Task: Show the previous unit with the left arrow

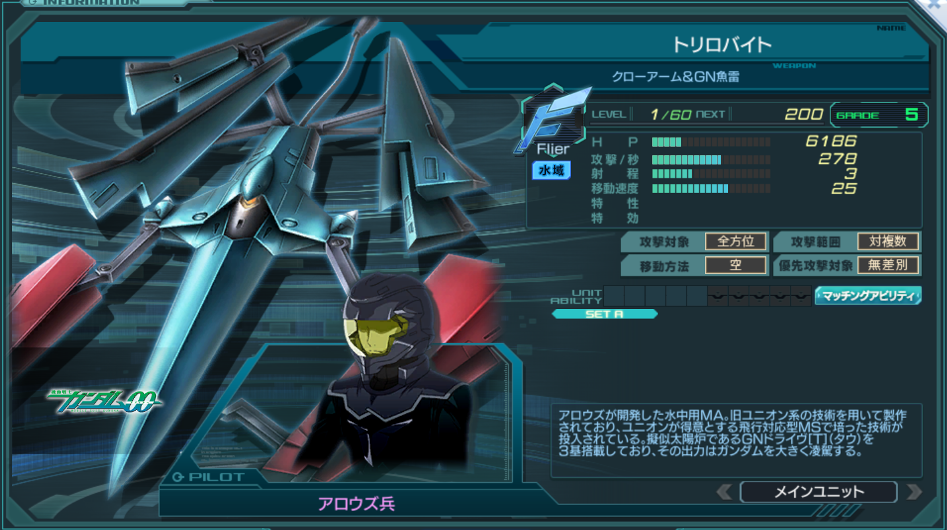Action: click(725, 492)
